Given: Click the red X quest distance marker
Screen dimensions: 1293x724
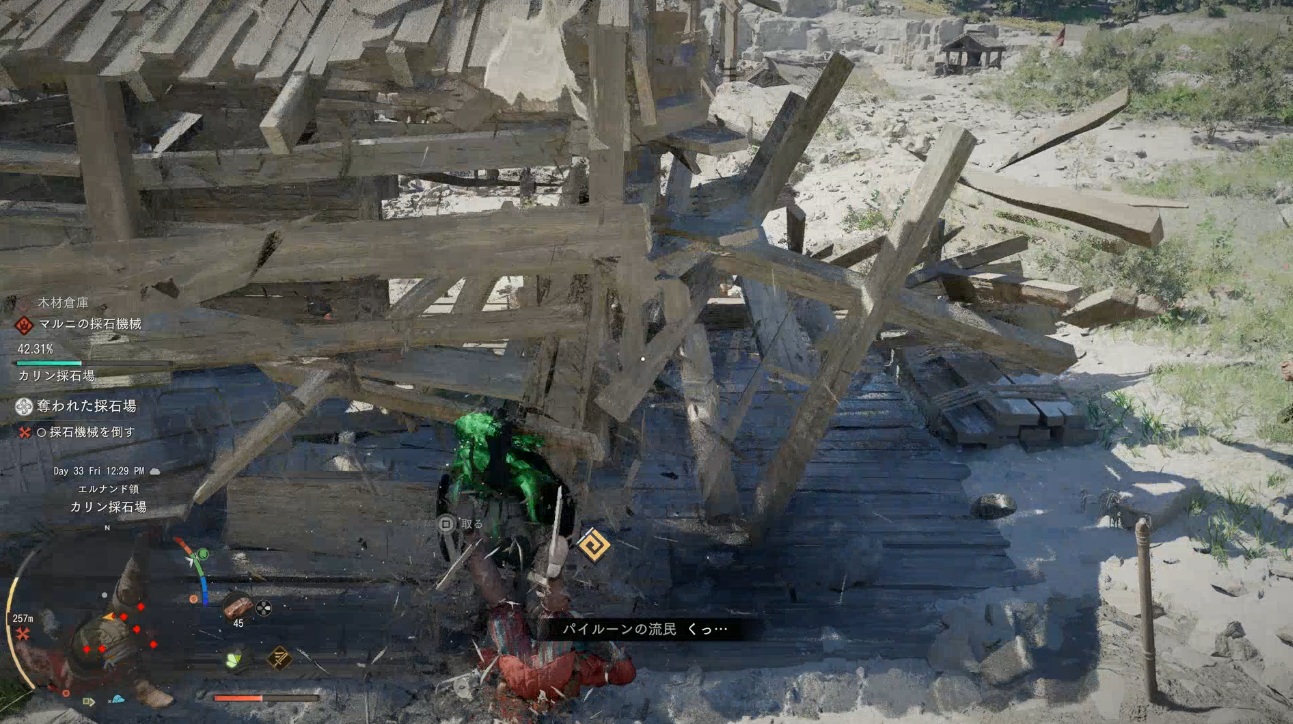Looking at the screenshot, I should [22, 634].
